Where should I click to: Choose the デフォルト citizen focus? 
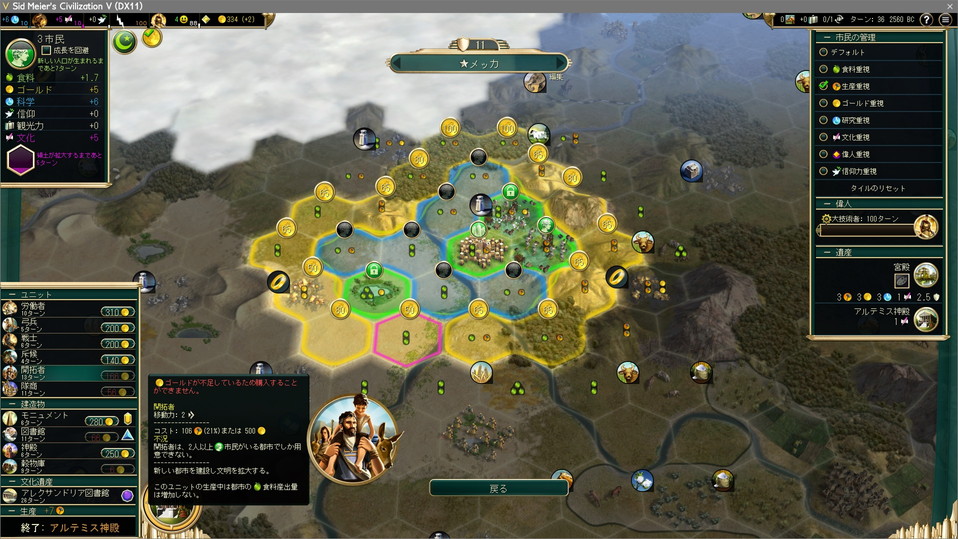pyautogui.click(x=823, y=52)
